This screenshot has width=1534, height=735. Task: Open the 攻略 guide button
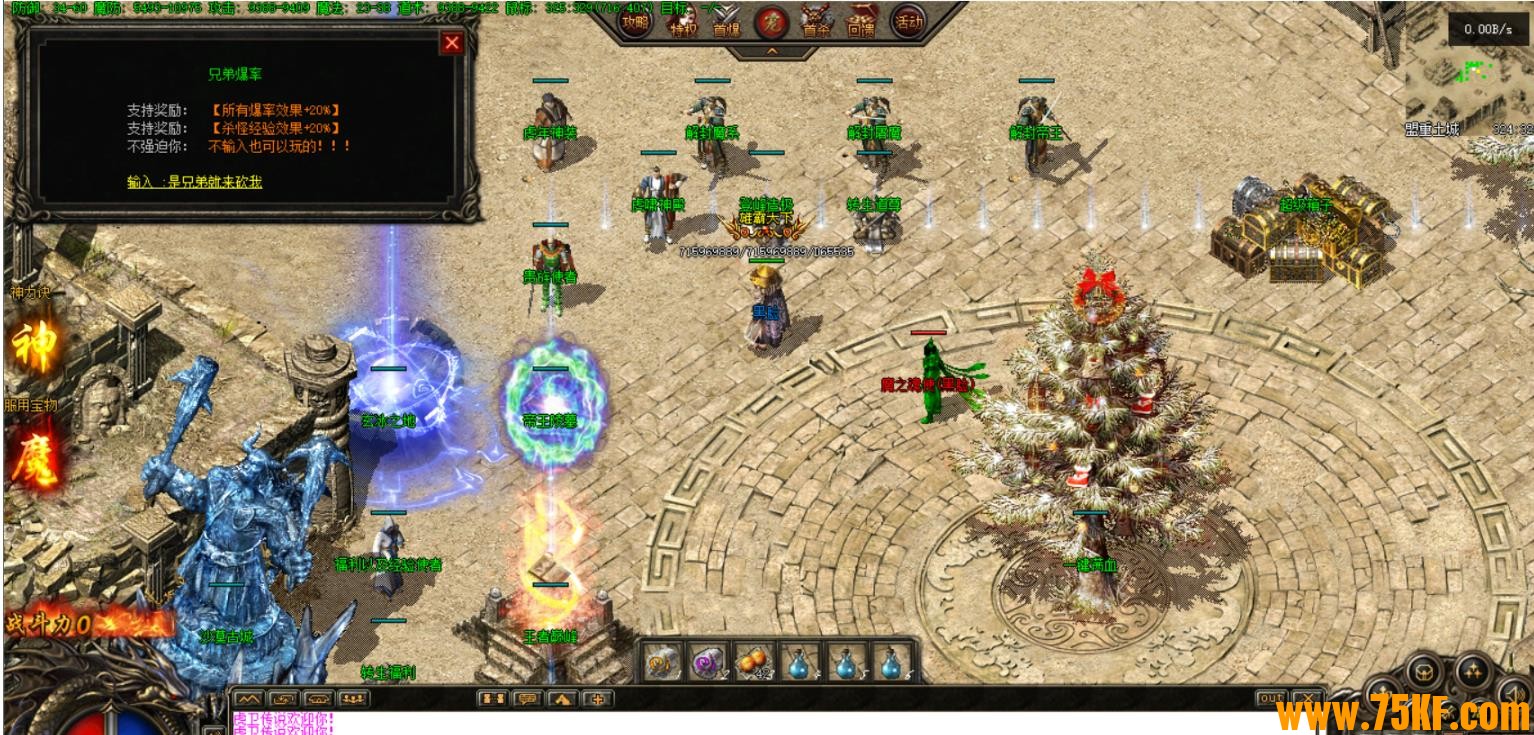pyautogui.click(x=634, y=21)
